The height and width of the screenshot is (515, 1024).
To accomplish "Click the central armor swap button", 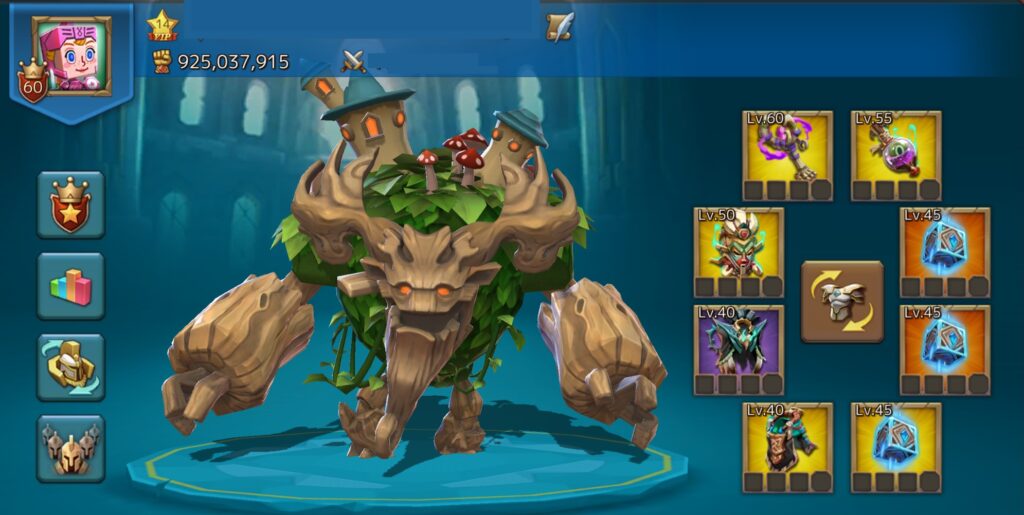I will pos(842,302).
